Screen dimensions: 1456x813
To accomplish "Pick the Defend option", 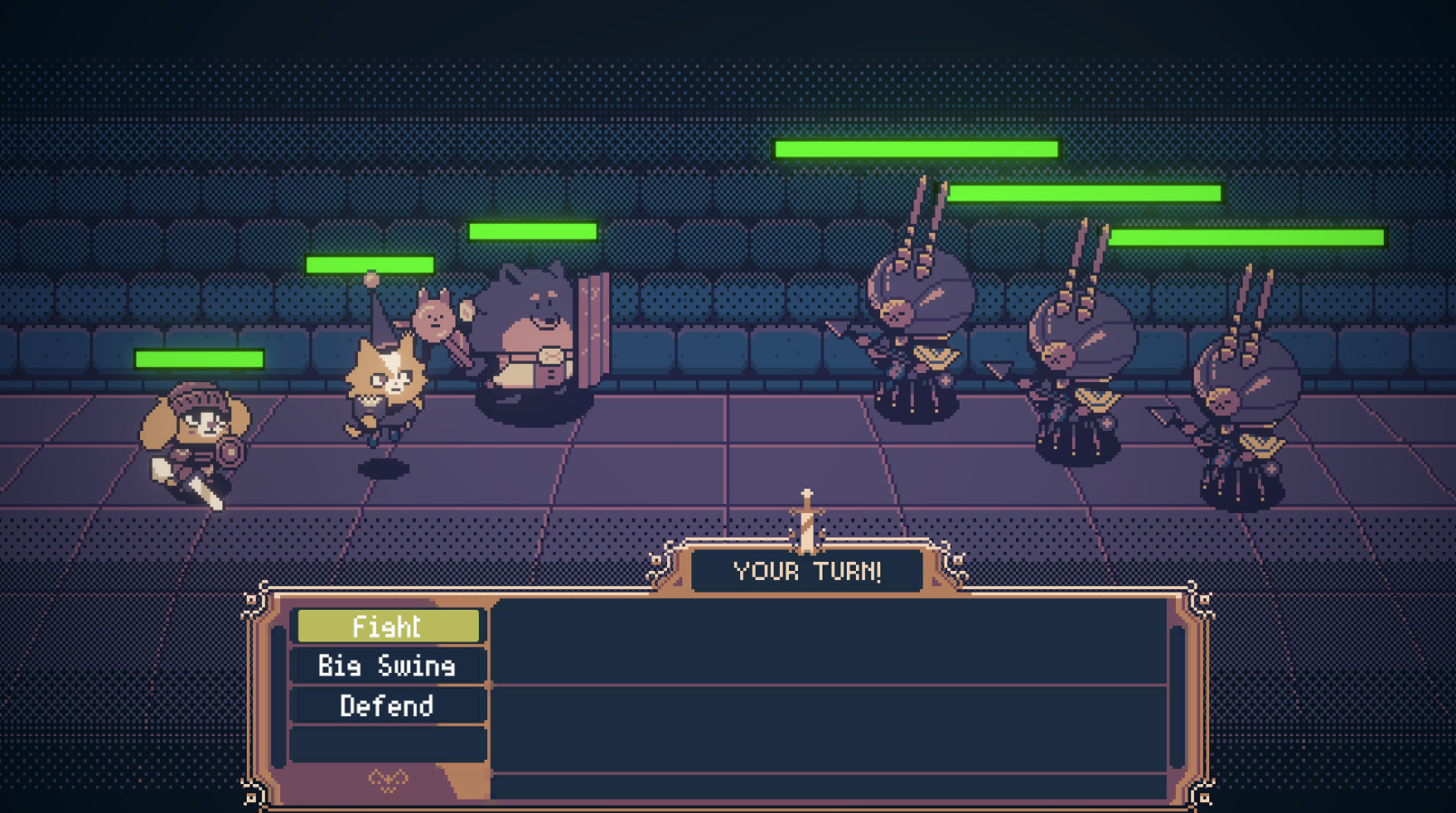I will (388, 706).
